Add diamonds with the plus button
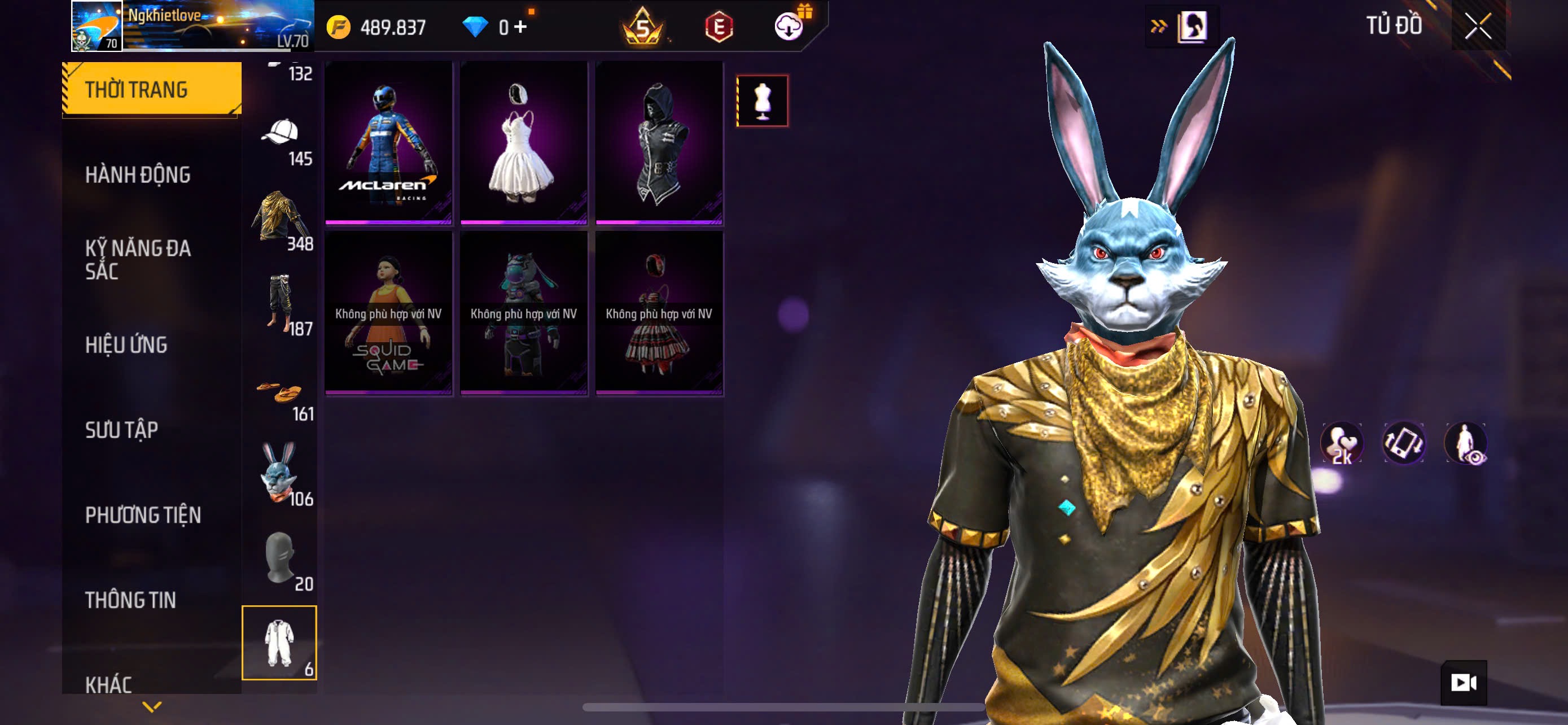The image size is (1568, 725). click(x=520, y=27)
